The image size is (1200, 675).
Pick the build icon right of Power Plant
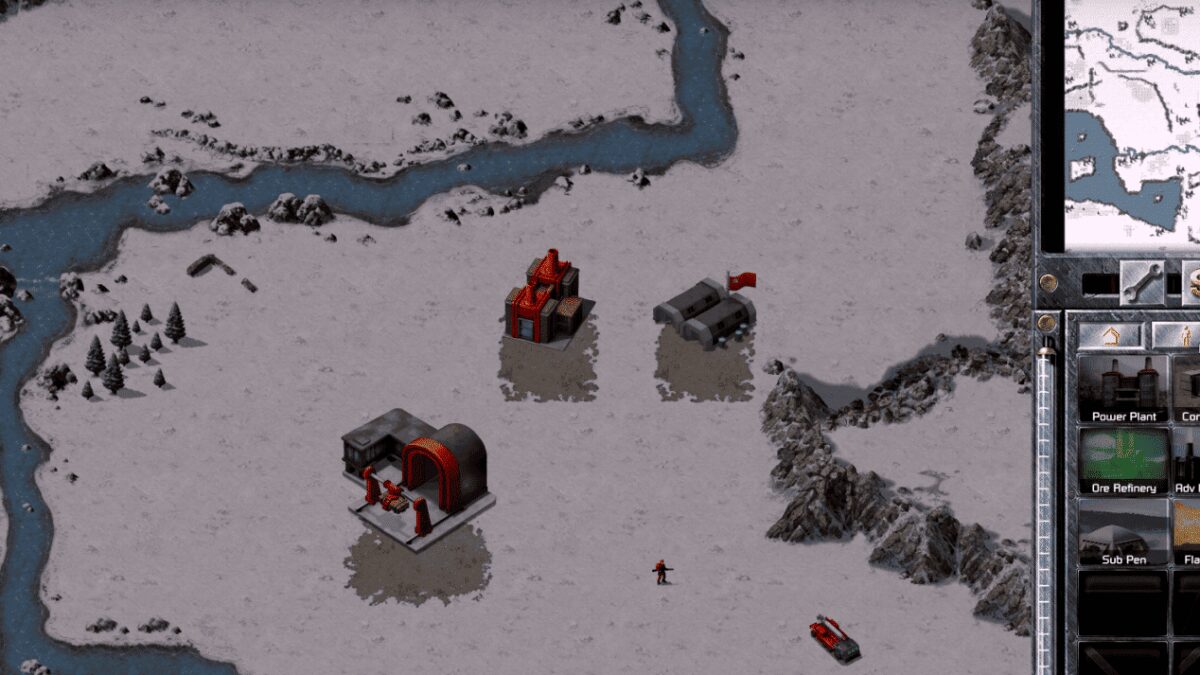1187,389
